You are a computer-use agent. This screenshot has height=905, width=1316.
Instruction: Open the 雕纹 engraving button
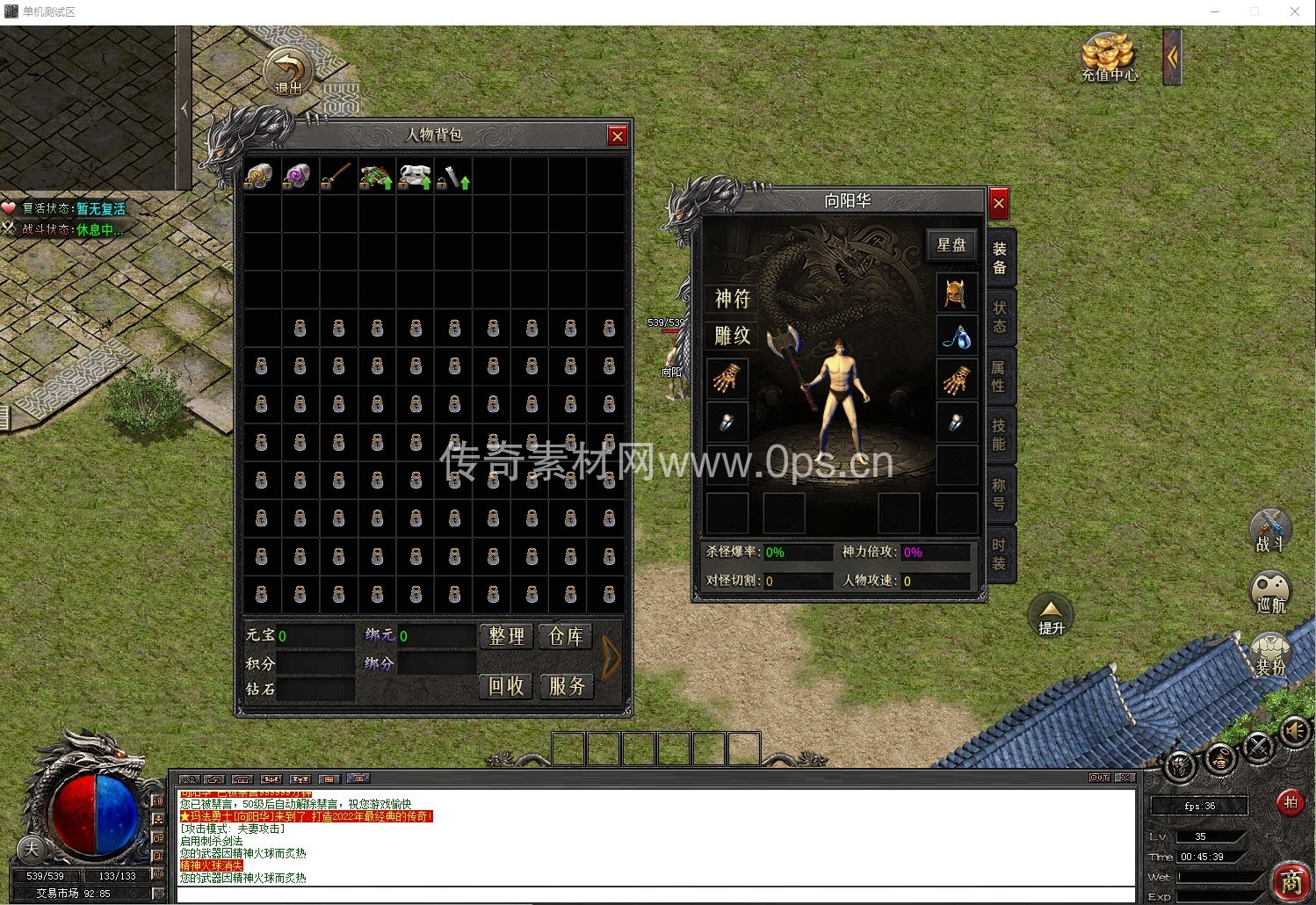[732, 336]
